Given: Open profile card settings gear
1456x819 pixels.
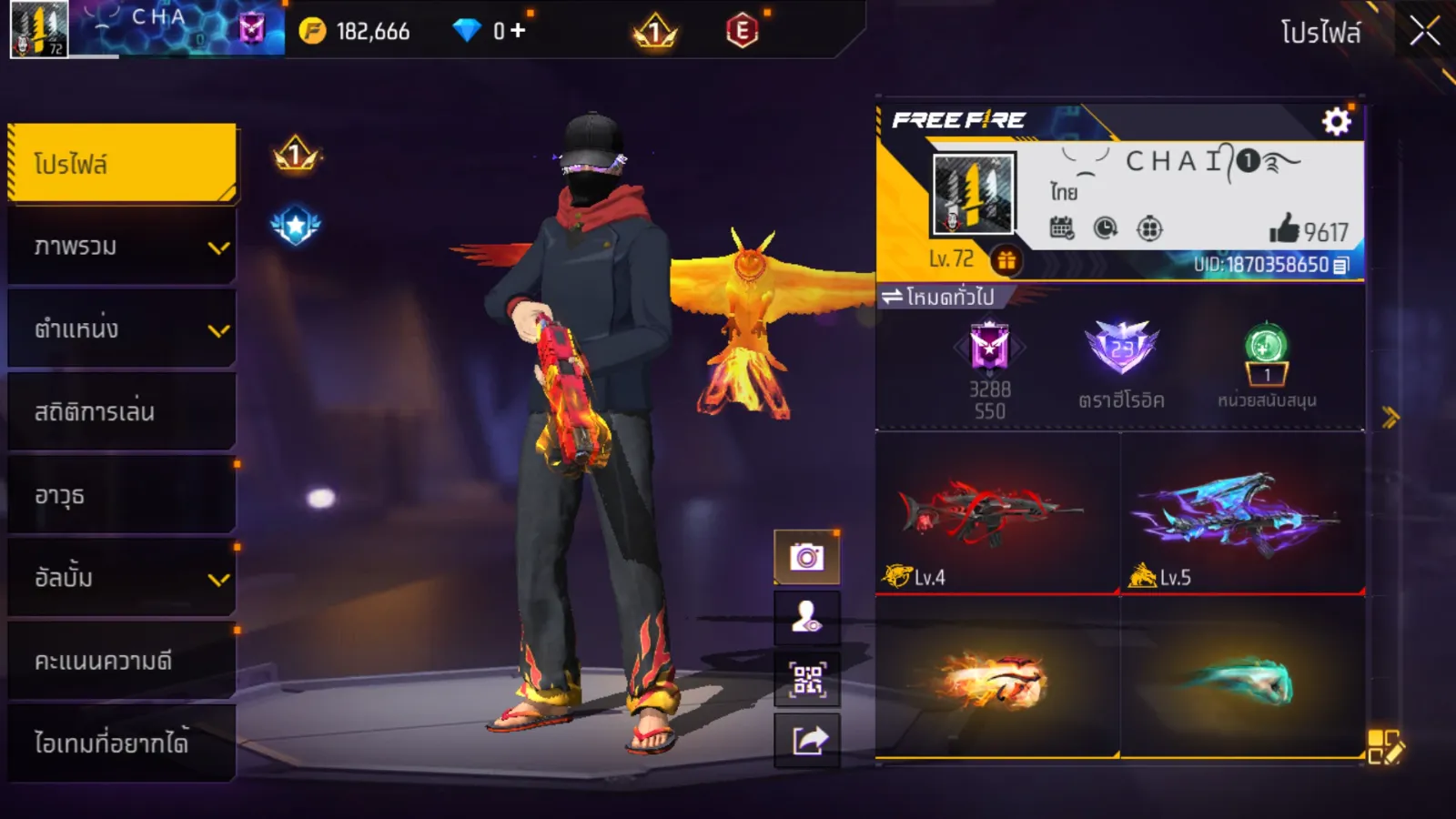Looking at the screenshot, I should click(x=1336, y=121).
